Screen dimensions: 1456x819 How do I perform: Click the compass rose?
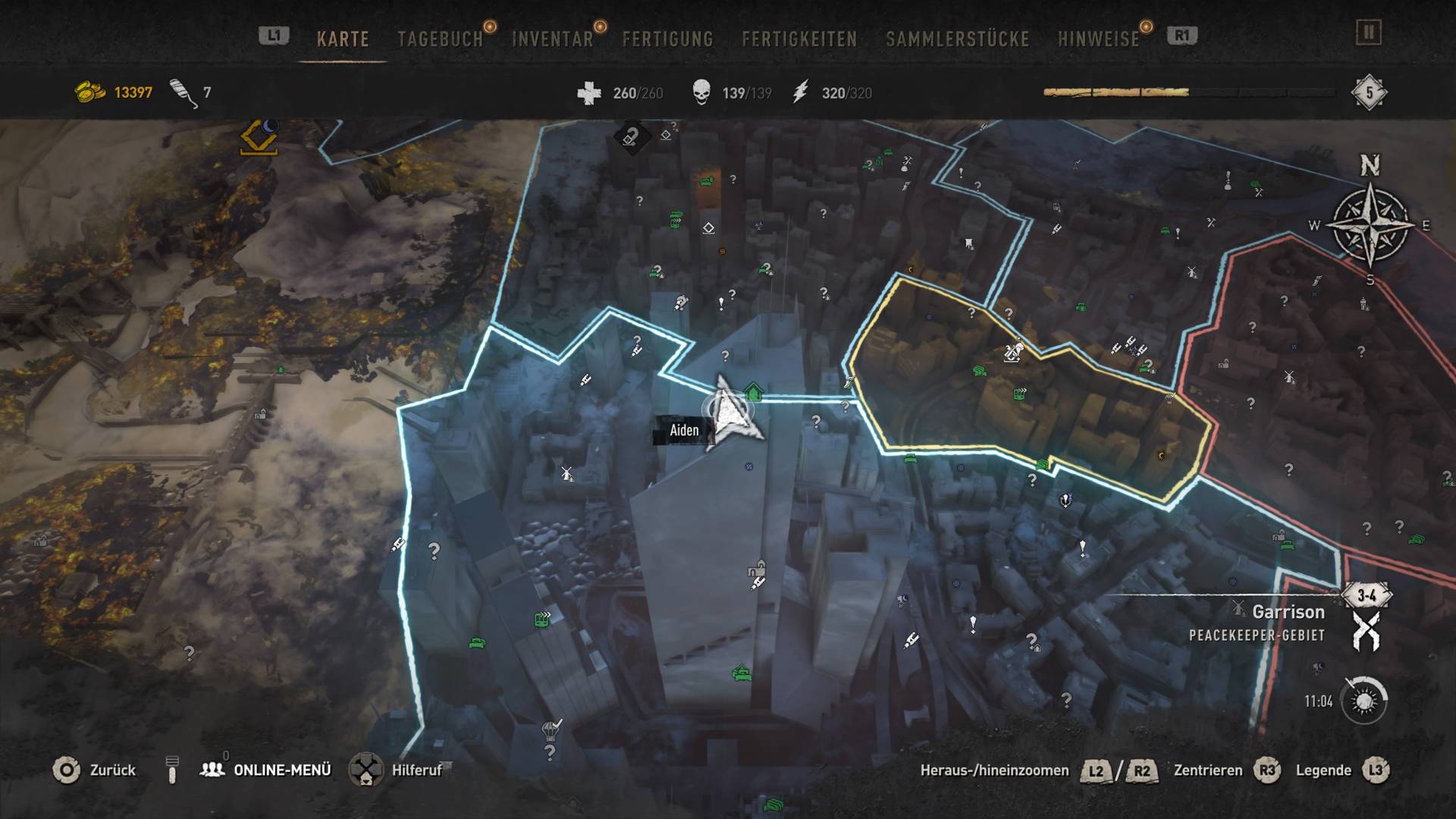(x=1370, y=224)
